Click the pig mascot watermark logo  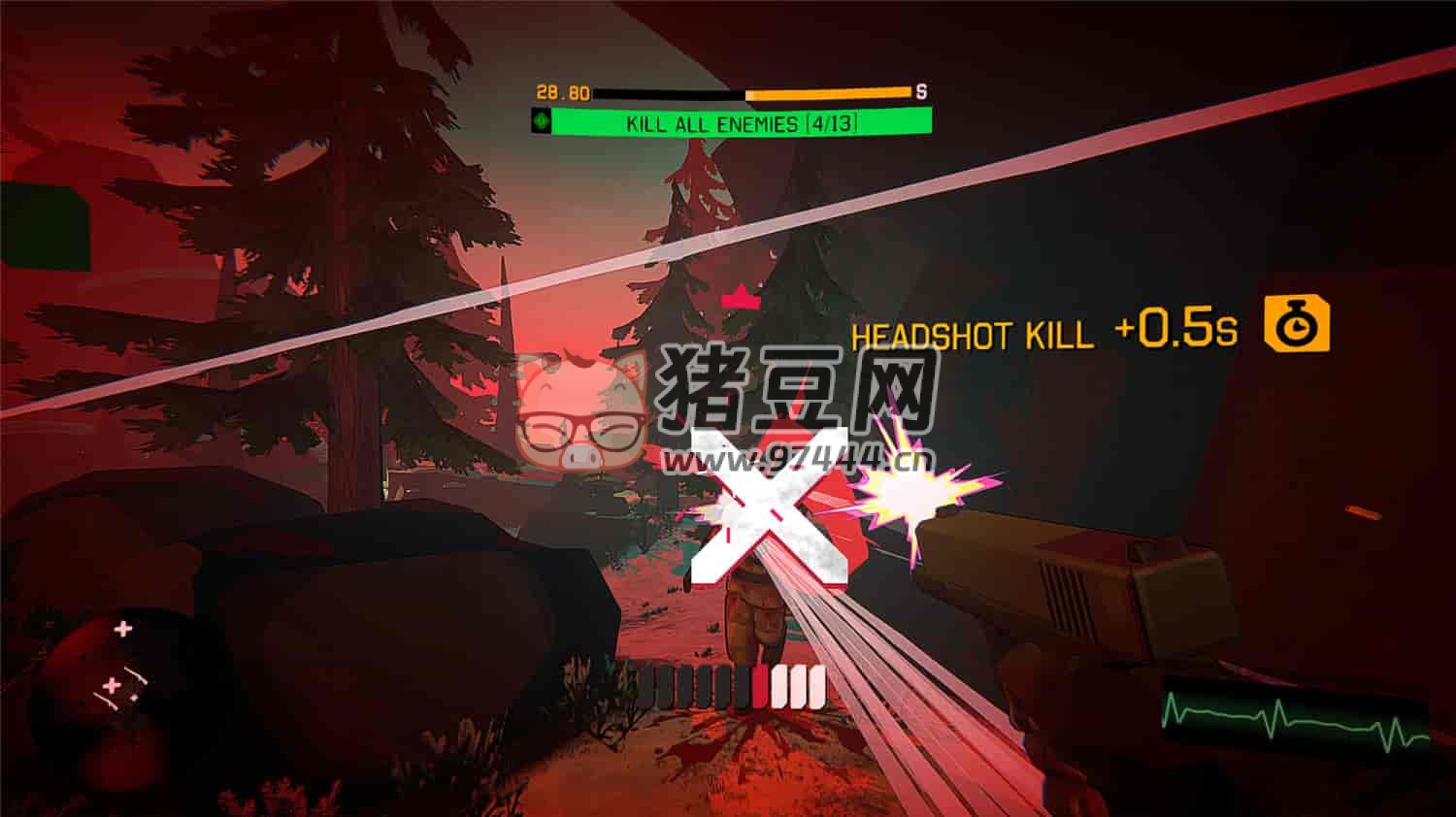(x=582, y=412)
